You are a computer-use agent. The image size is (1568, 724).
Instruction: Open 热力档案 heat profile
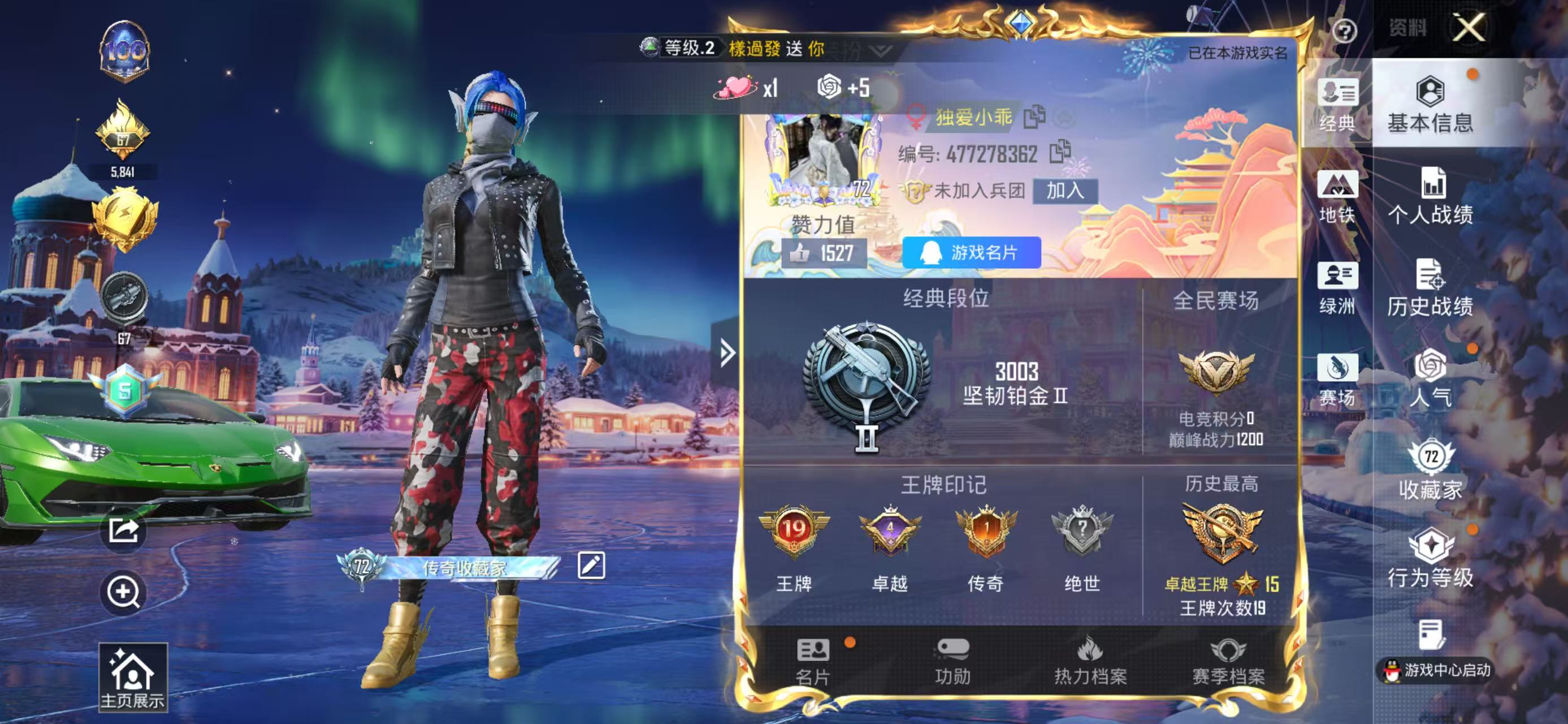tap(1090, 661)
